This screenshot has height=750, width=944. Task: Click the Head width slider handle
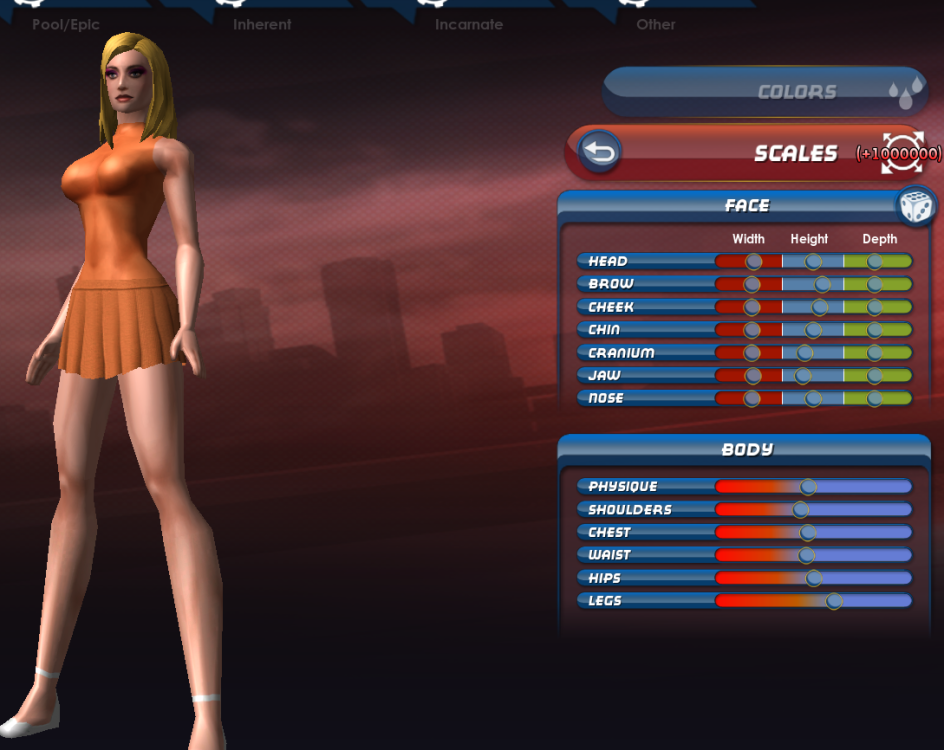[x=754, y=261]
